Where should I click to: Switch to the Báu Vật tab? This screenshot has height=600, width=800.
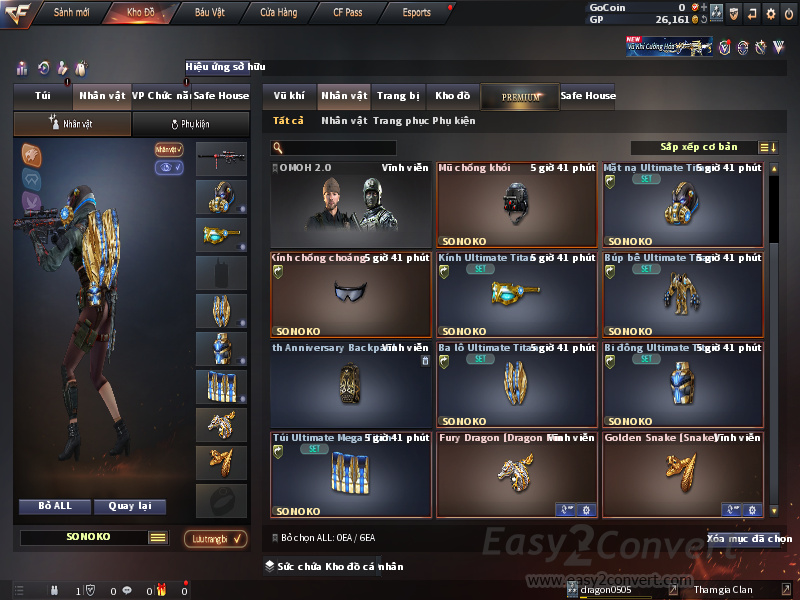pyautogui.click(x=209, y=13)
